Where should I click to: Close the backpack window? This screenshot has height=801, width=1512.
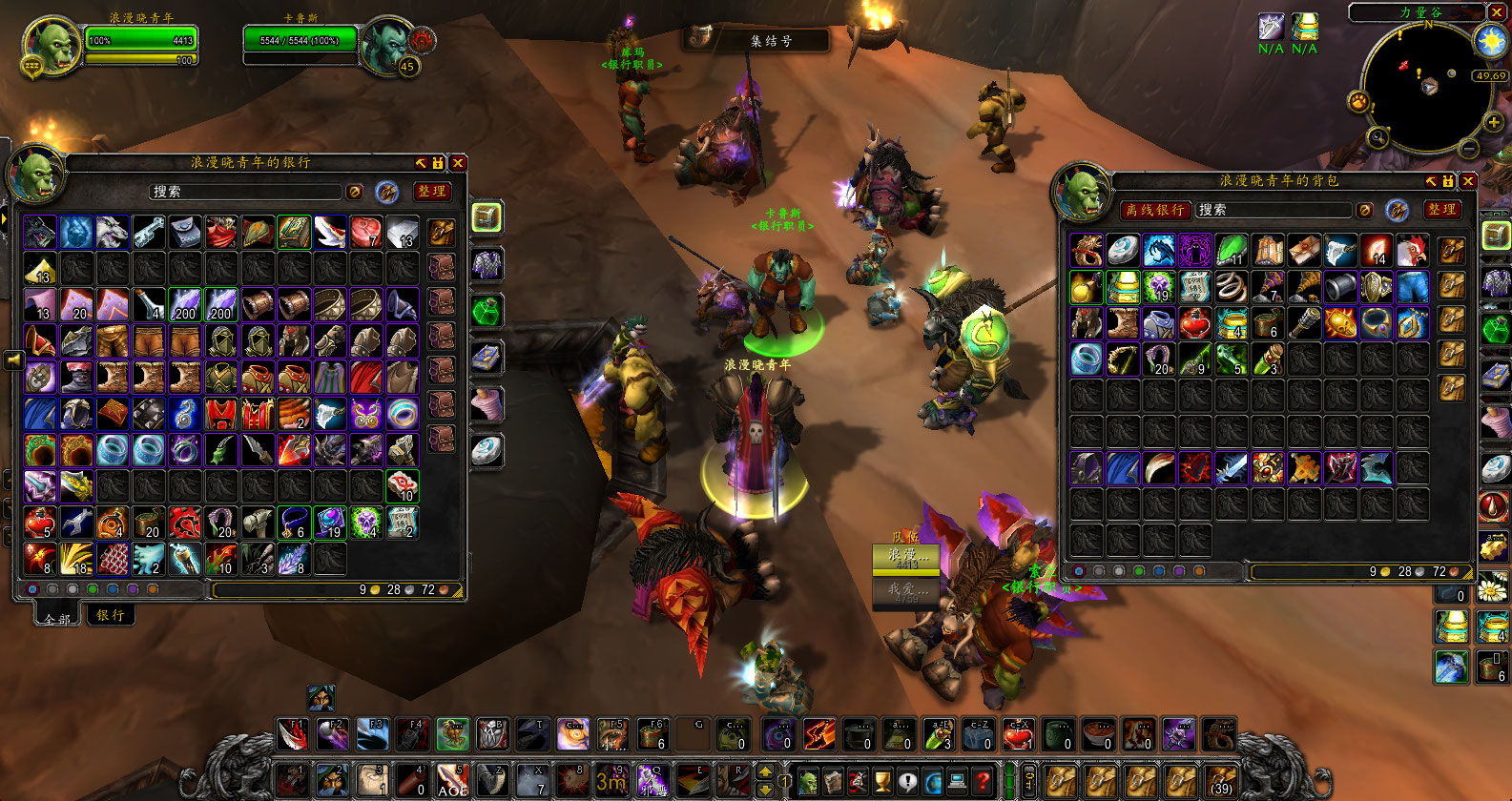1468,181
